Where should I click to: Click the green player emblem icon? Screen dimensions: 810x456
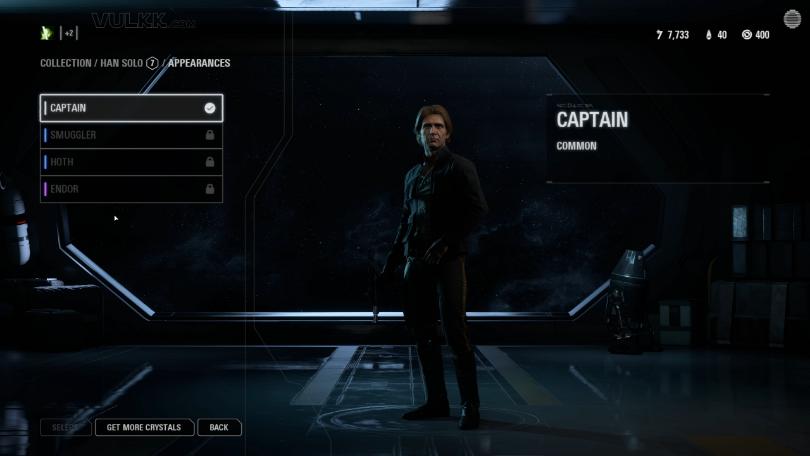tap(46, 33)
